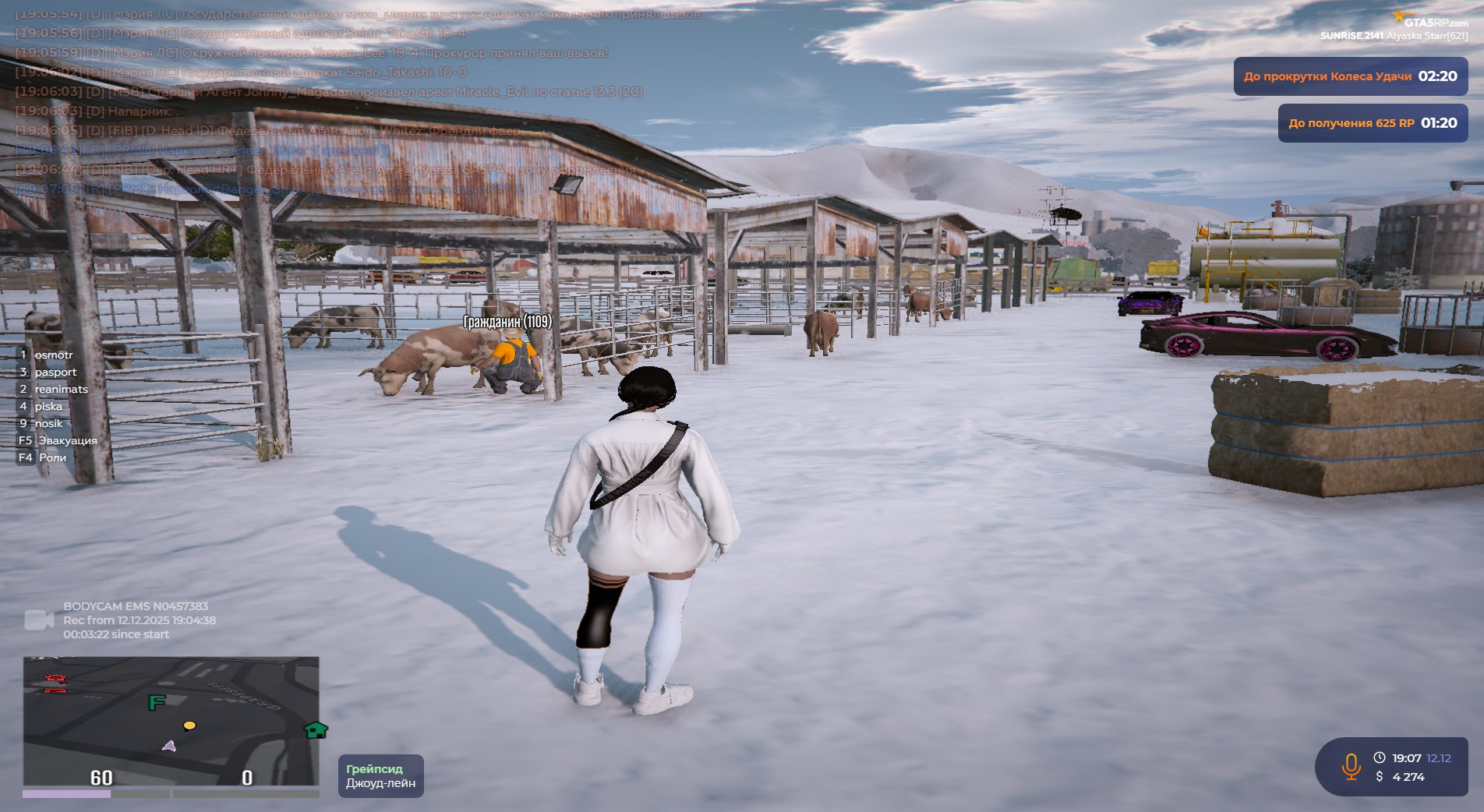Select the green house marker on the minimap
The height and width of the screenshot is (812, 1484).
[x=316, y=730]
